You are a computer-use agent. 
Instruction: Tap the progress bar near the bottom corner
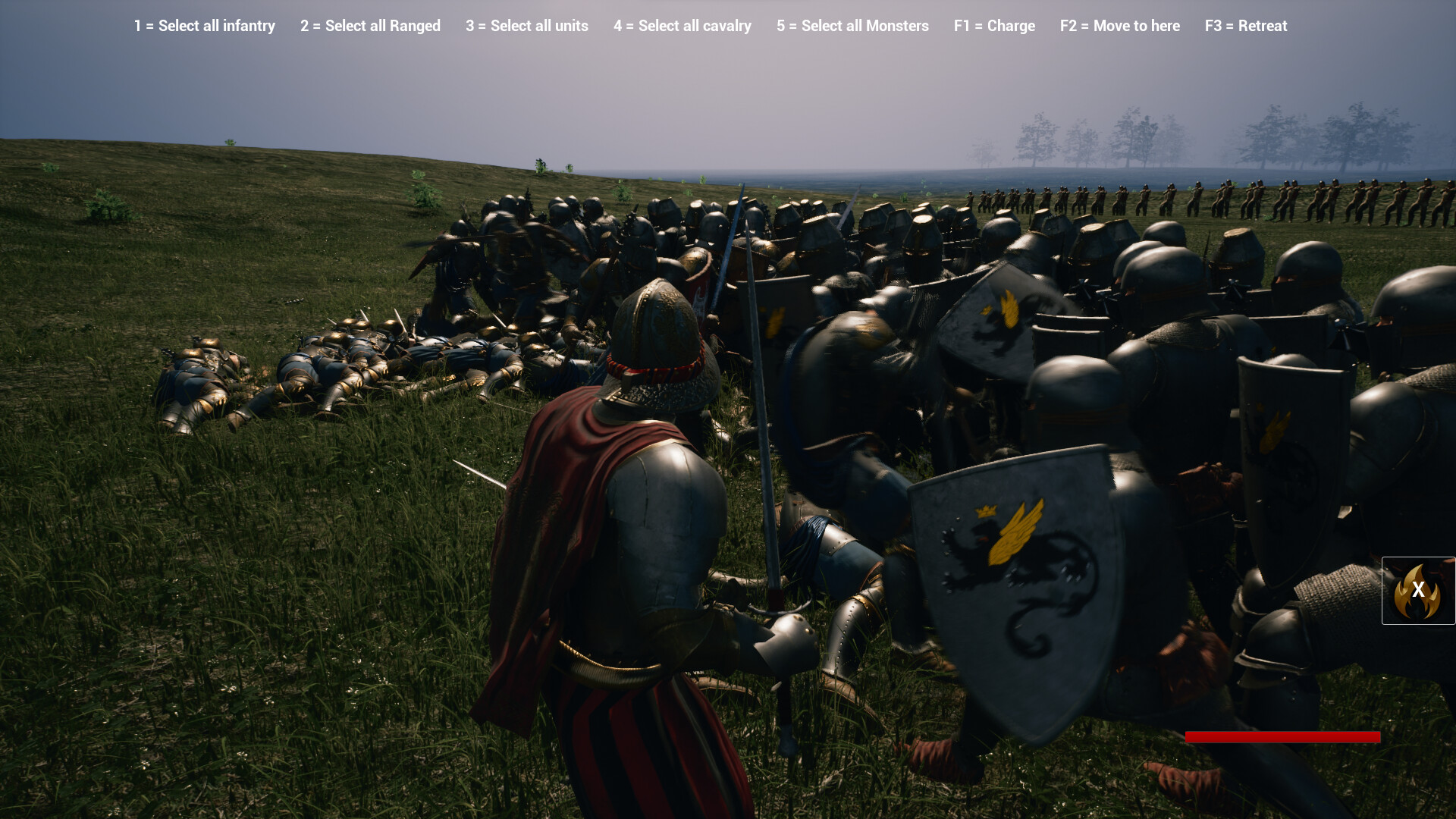point(1283,736)
